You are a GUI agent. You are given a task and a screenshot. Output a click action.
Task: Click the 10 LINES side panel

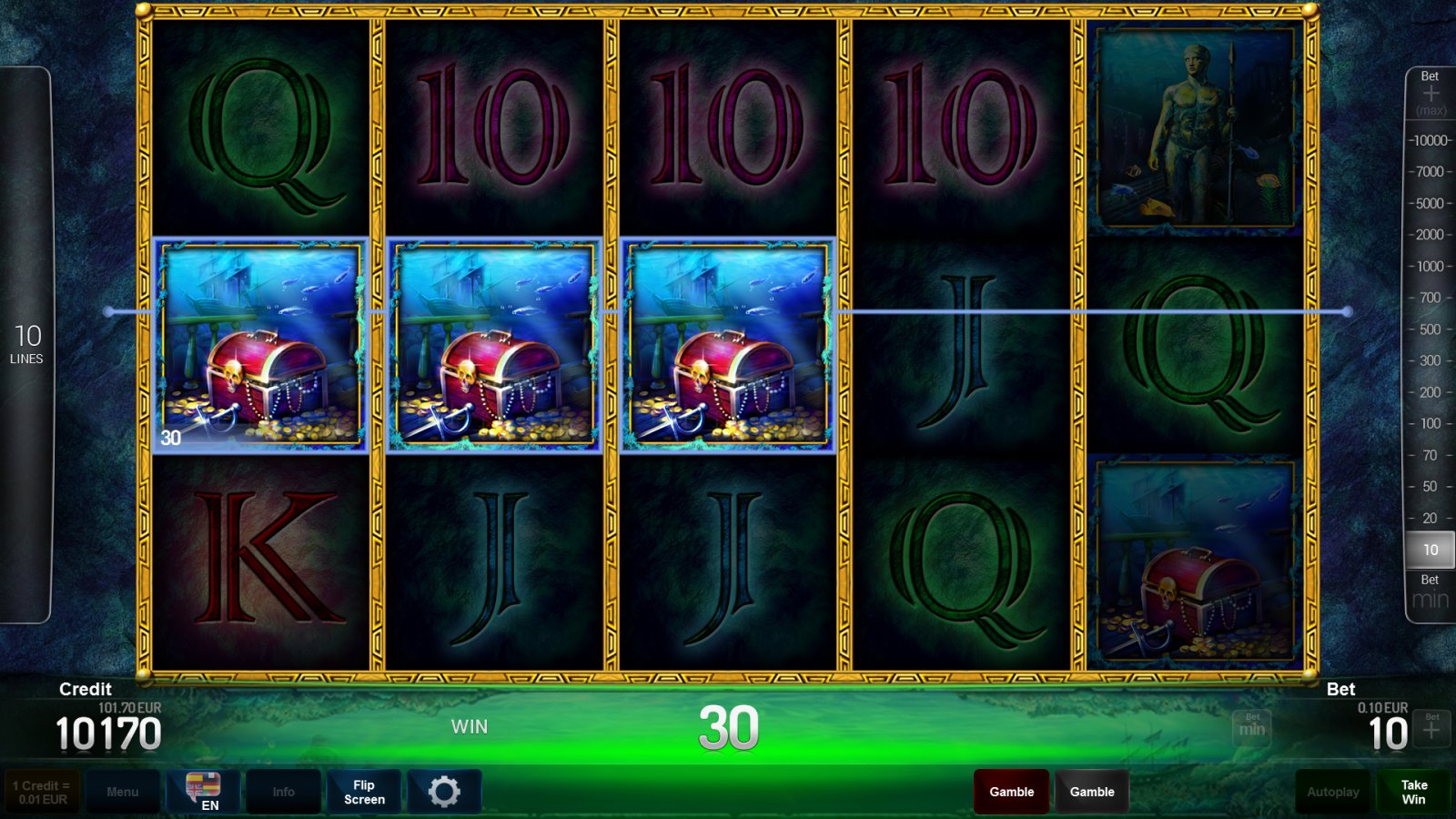(x=27, y=344)
